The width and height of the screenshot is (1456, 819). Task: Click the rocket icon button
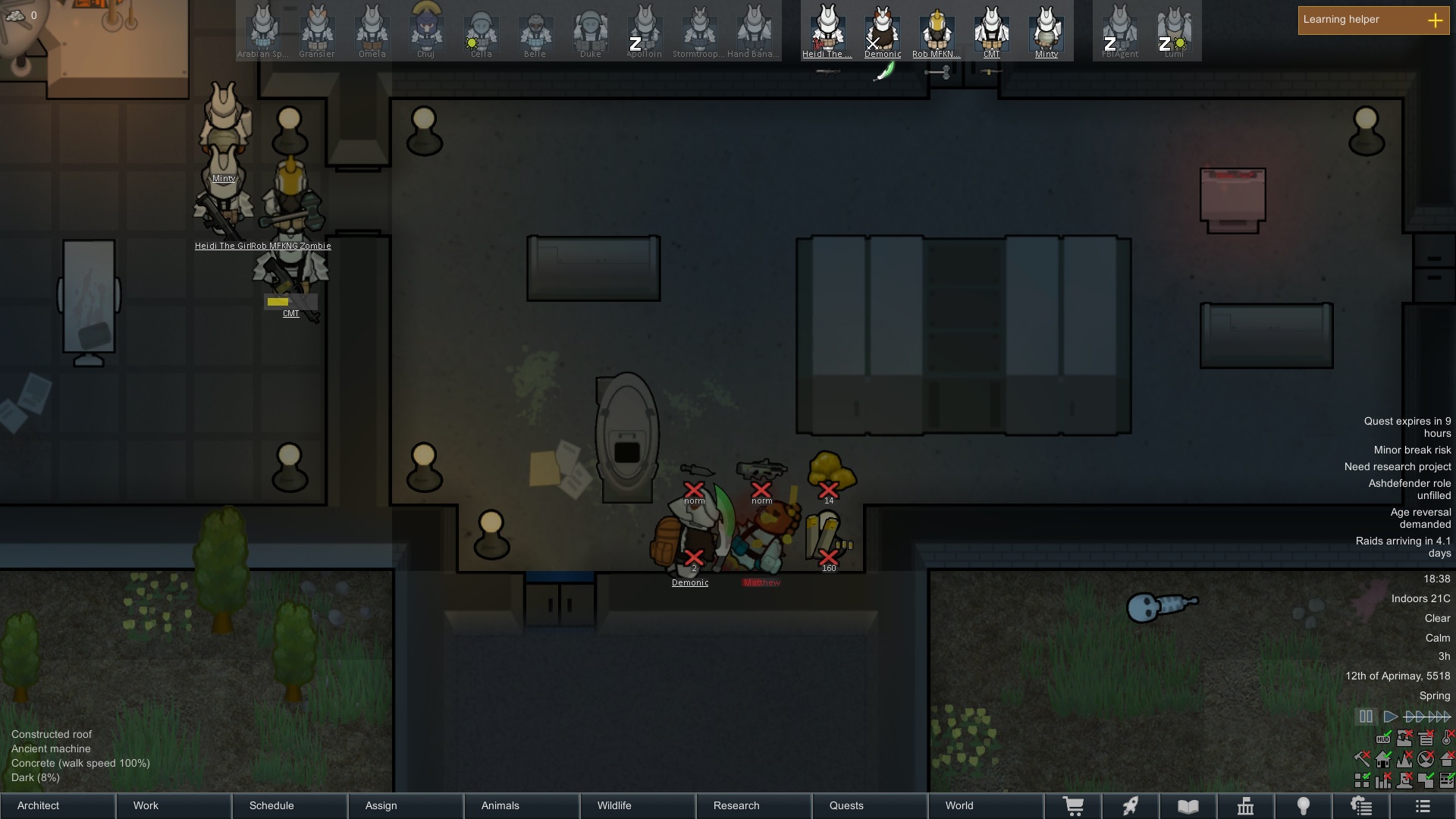click(1131, 806)
